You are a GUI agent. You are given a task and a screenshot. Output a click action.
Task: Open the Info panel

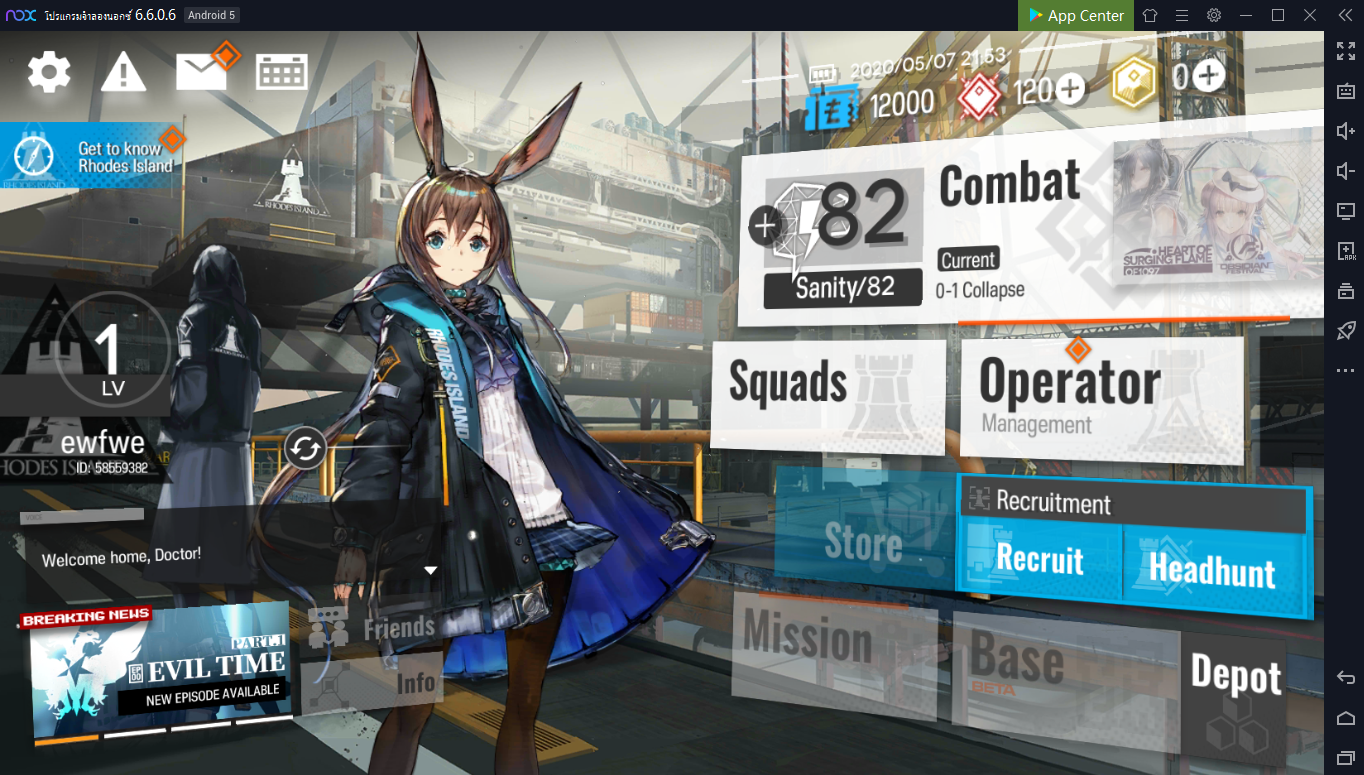(374, 683)
